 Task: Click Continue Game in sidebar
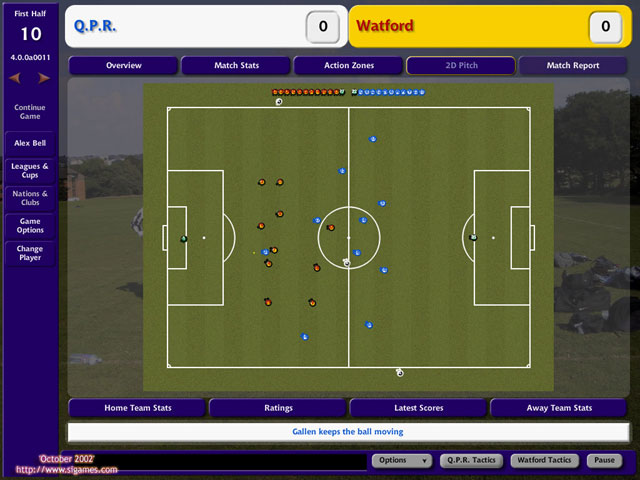pos(30,111)
